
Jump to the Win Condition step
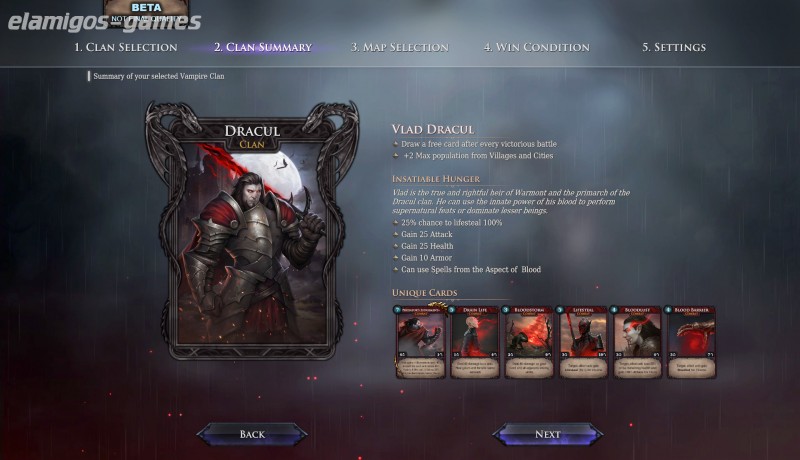536,47
